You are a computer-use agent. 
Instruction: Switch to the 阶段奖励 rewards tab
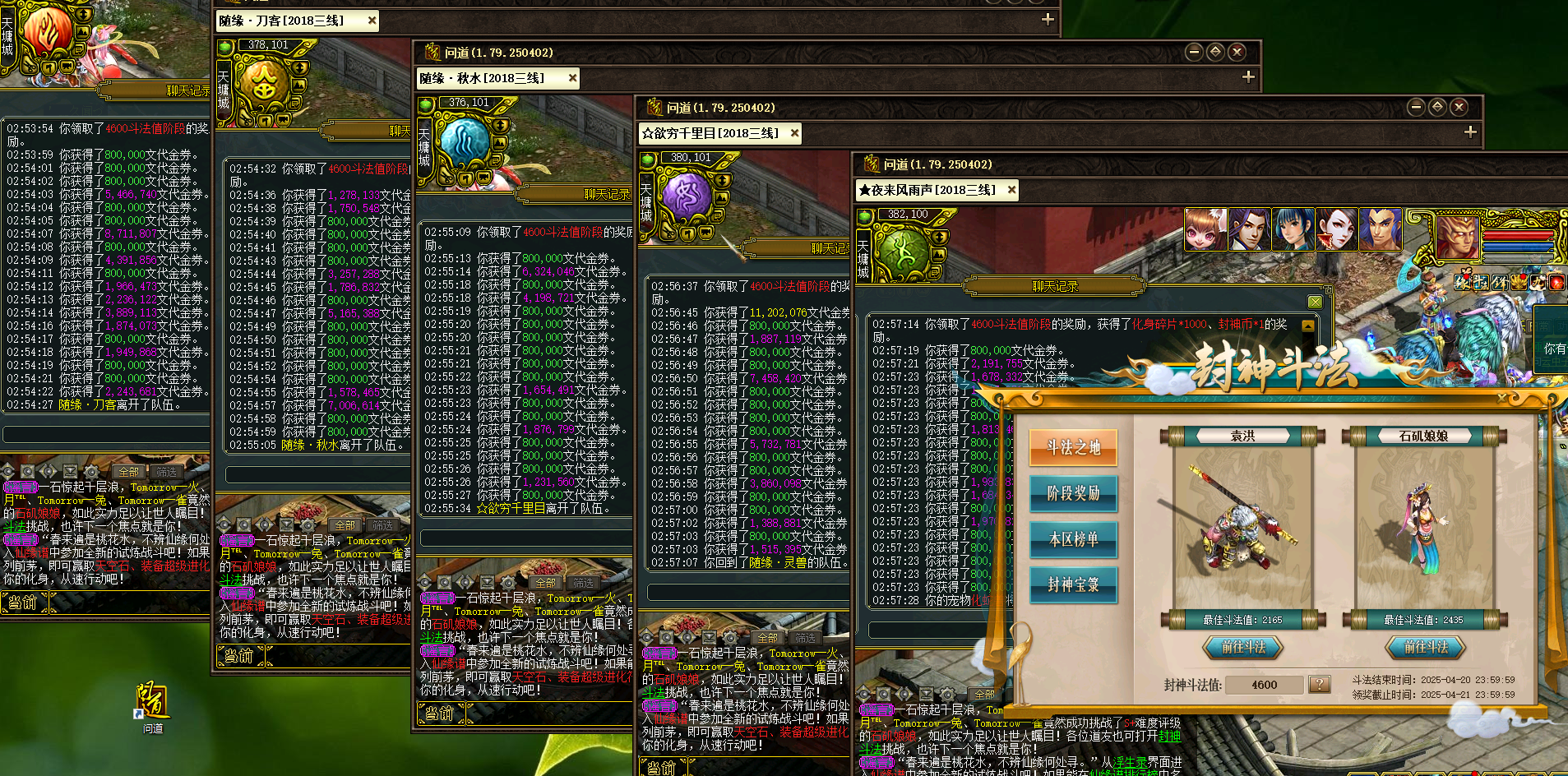(1073, 493)
